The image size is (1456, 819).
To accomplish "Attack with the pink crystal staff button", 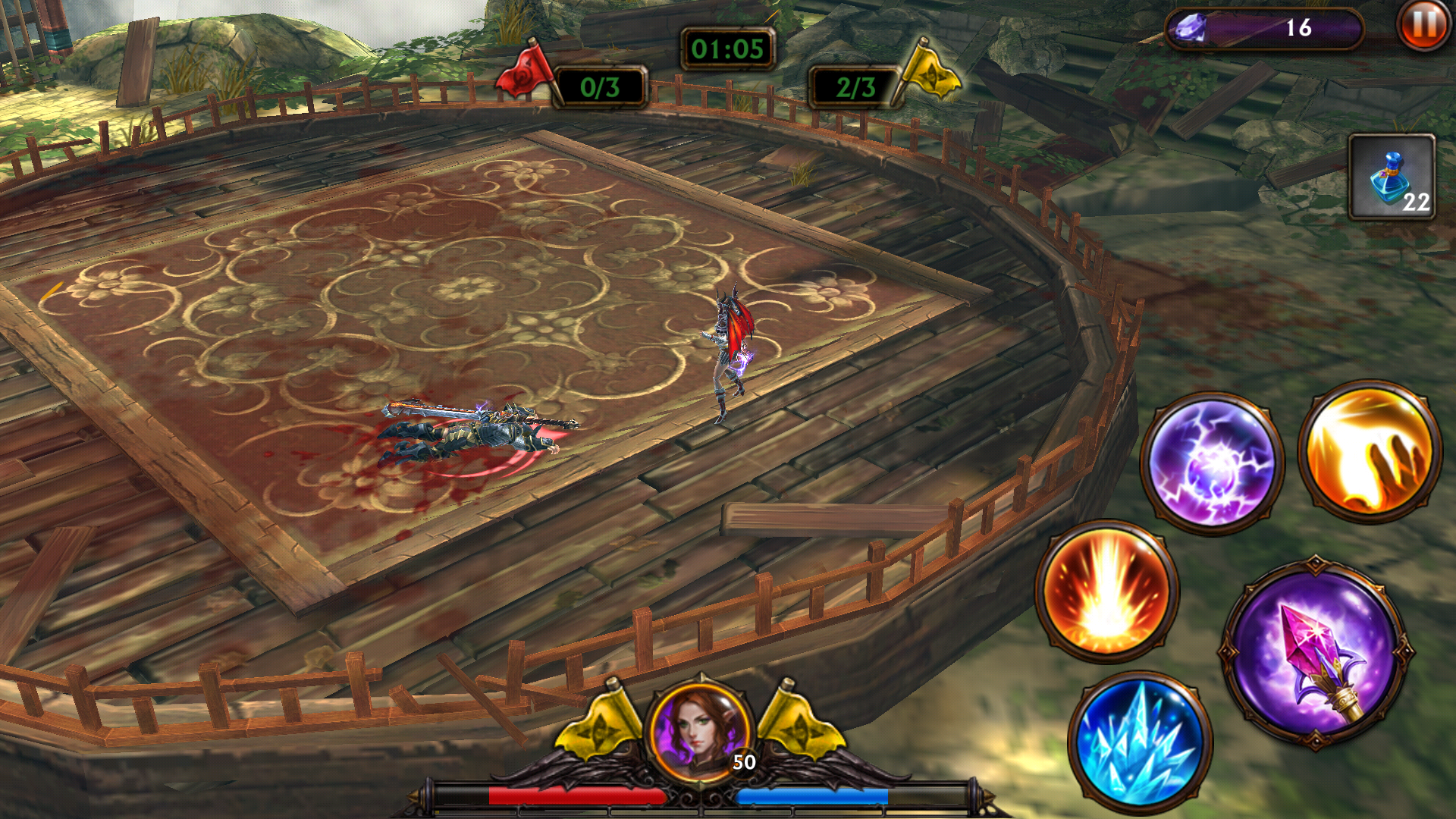I will pyautogui.click(x=1316, y=654).
